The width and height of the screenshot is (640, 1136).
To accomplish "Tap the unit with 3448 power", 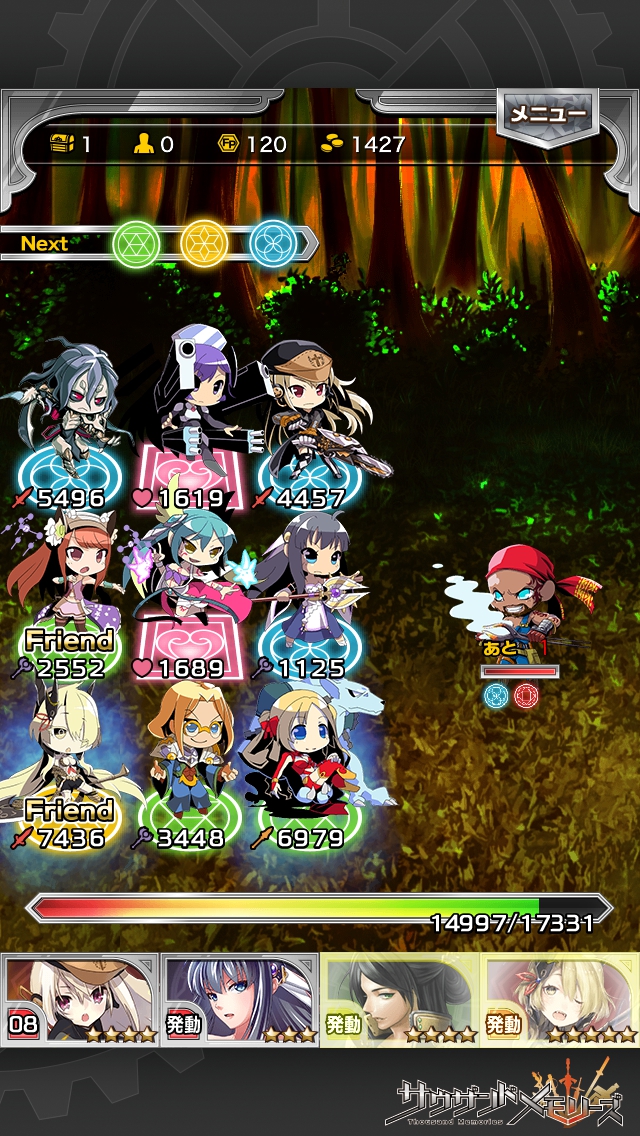I will pos(186,760).
